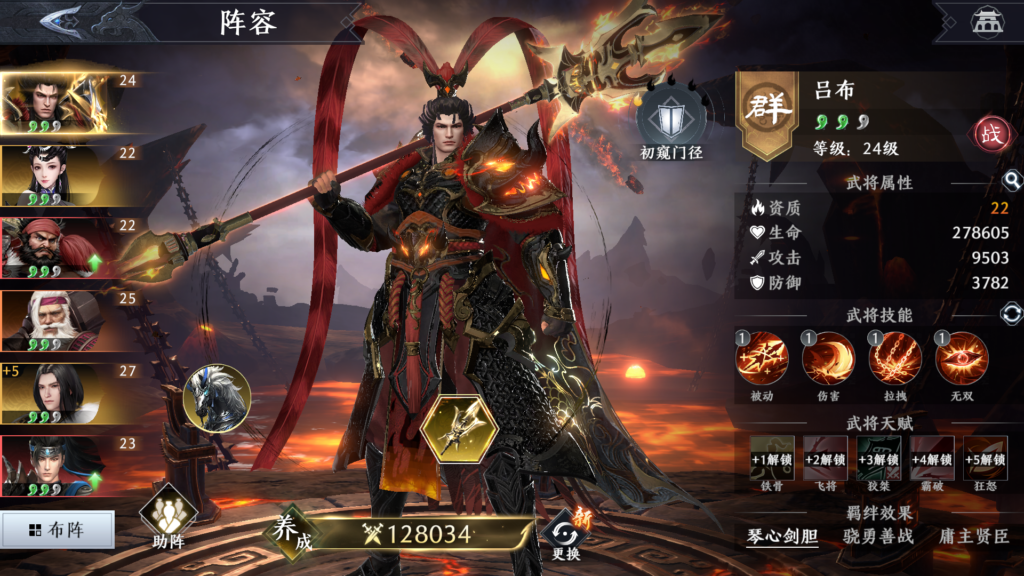Open the home building icon top-right

click(x=988, y=22)
